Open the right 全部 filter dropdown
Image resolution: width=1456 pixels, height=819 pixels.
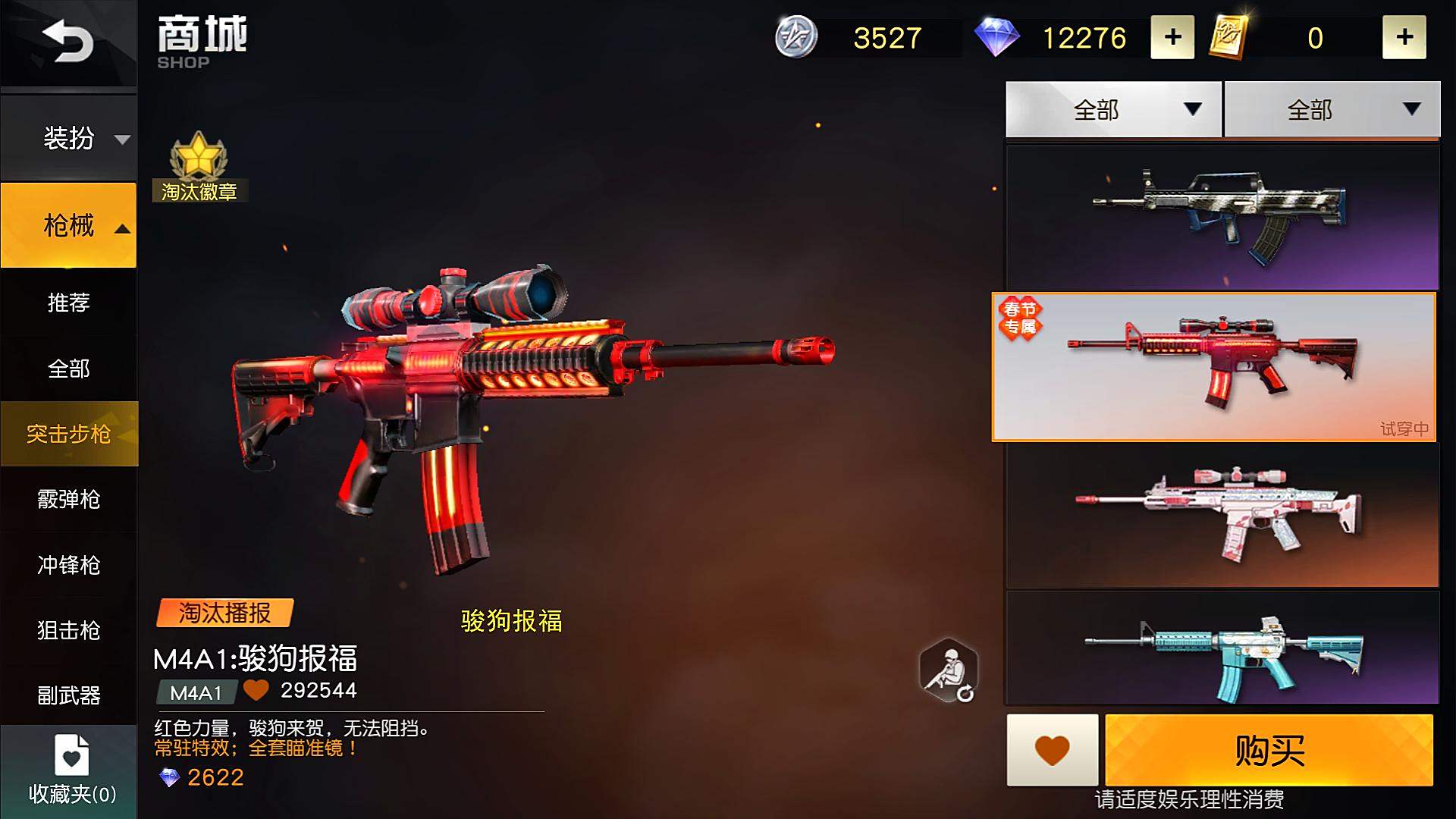coord(1332,109)
